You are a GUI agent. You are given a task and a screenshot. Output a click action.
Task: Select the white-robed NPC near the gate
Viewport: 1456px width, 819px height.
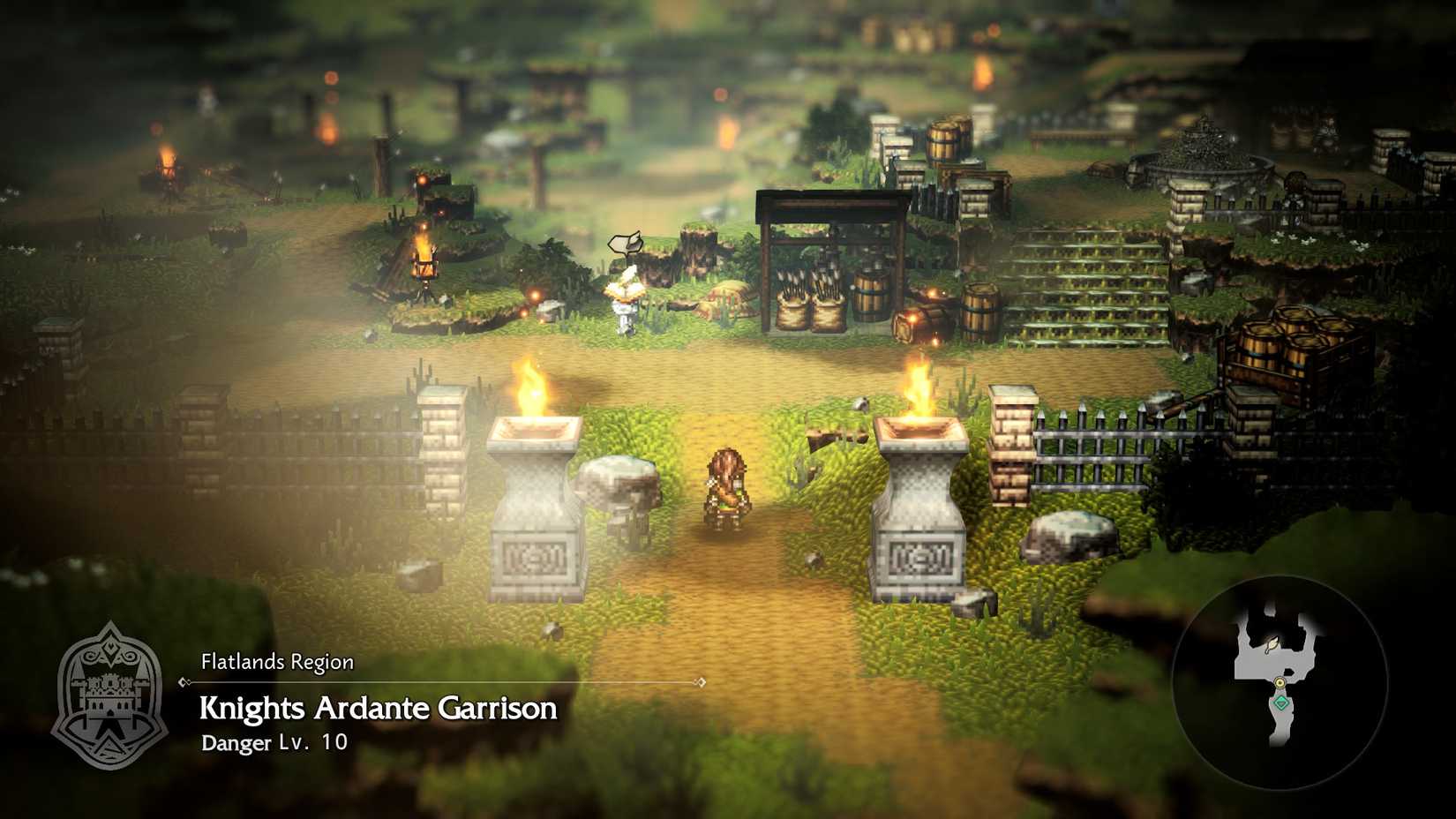(627, 300)
